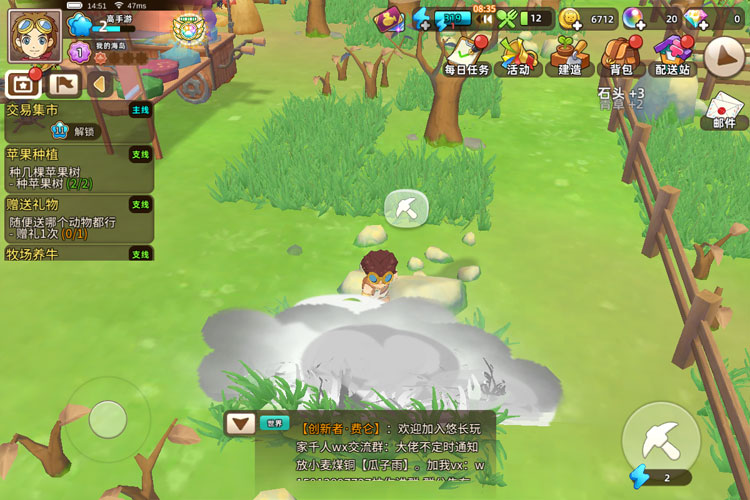
Task: Open the 邮件 mailbox
Action: point(724,110)
